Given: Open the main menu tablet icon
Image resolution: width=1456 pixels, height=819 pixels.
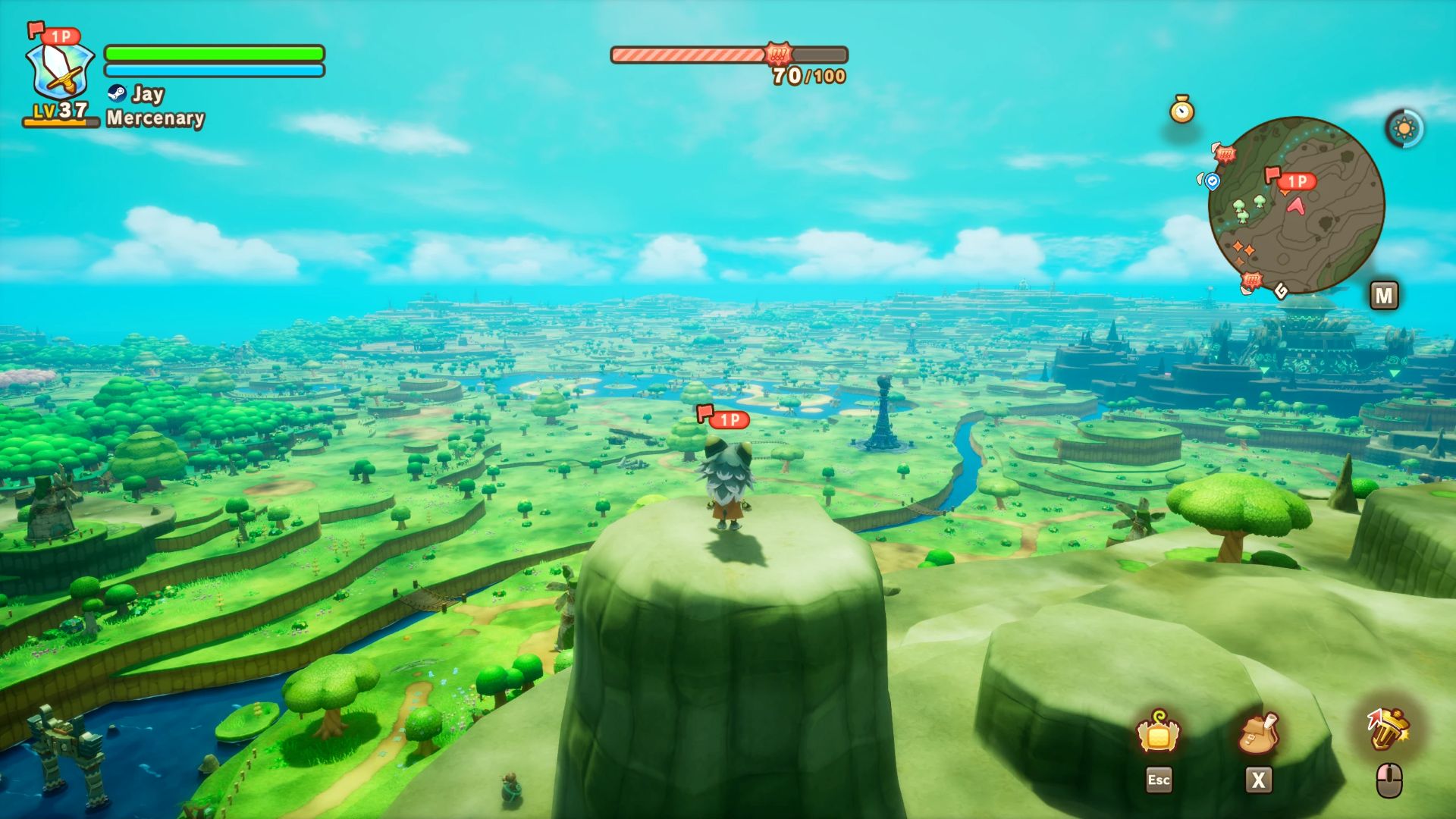Looking at the screenshot, I should tap(1158, 733).
